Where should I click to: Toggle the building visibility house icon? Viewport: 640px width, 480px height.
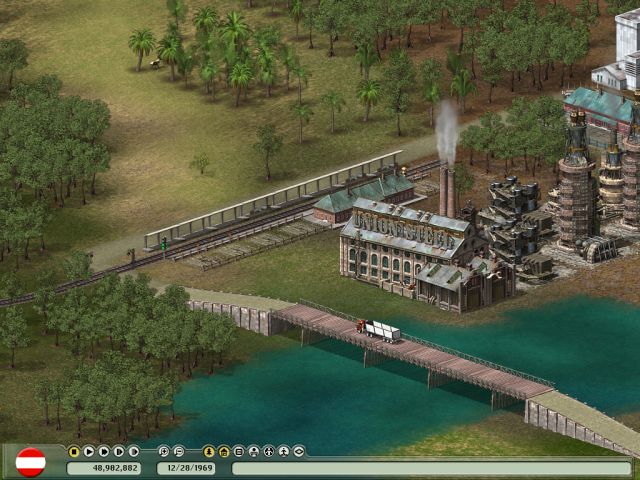pos(224,451)
